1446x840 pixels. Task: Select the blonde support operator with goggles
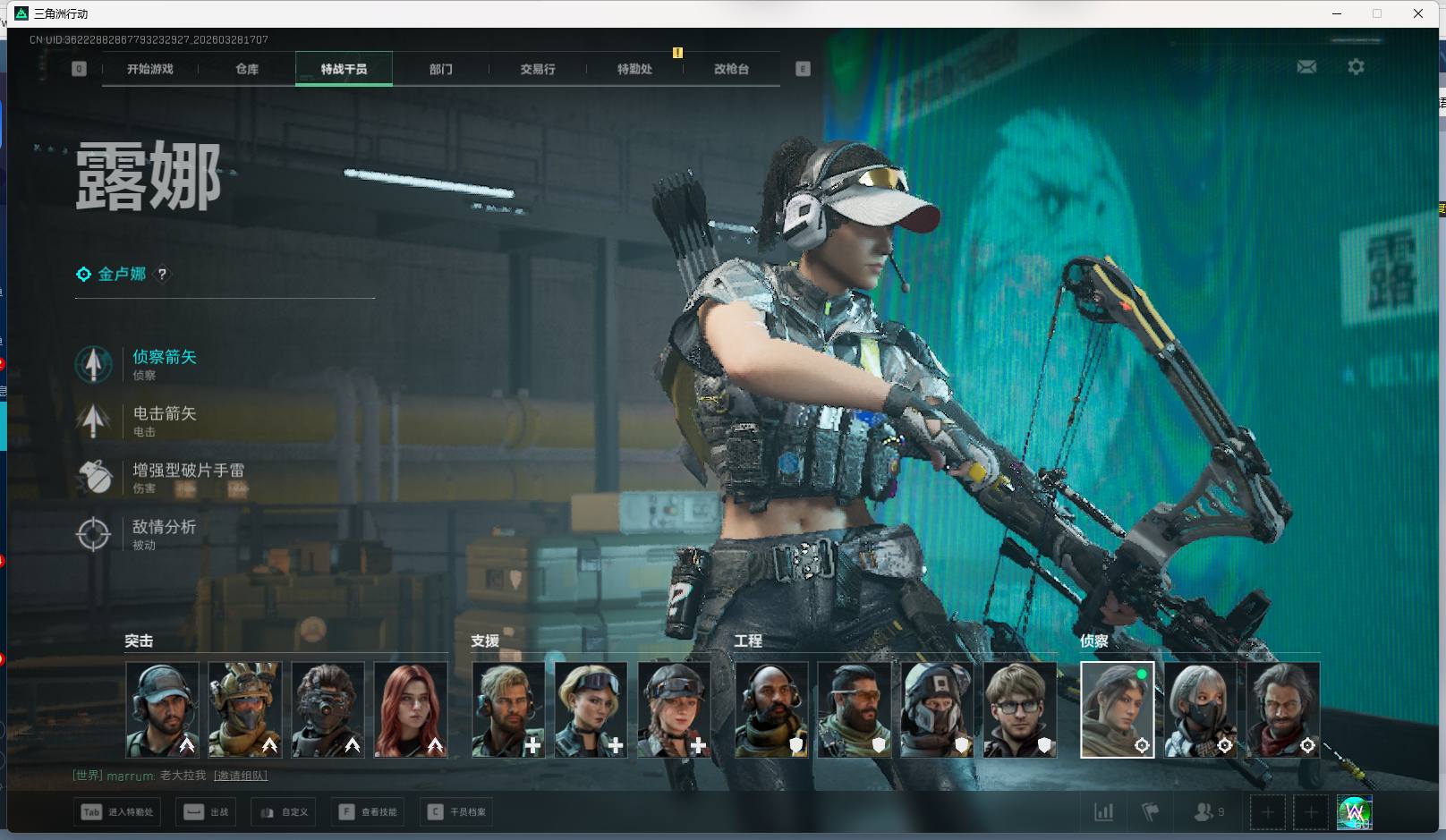point(591,709)
